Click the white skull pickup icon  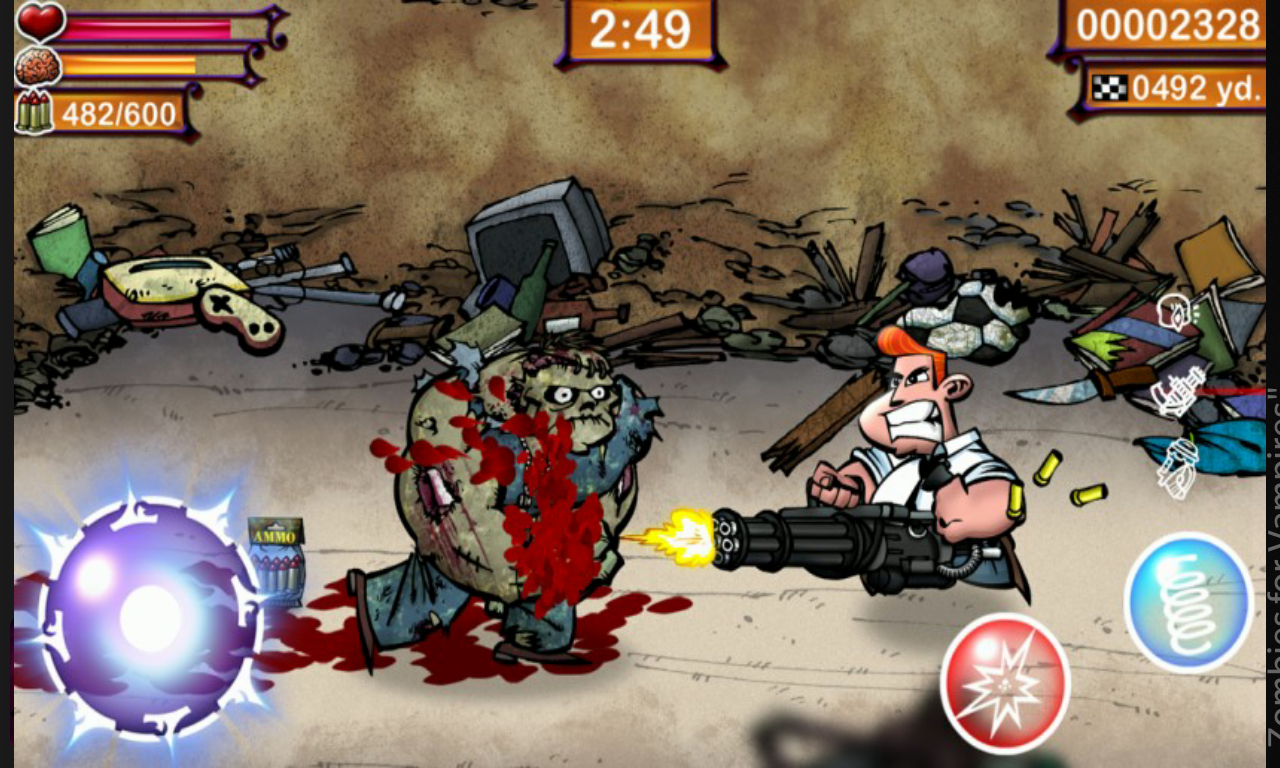(x=1172, y=312)
